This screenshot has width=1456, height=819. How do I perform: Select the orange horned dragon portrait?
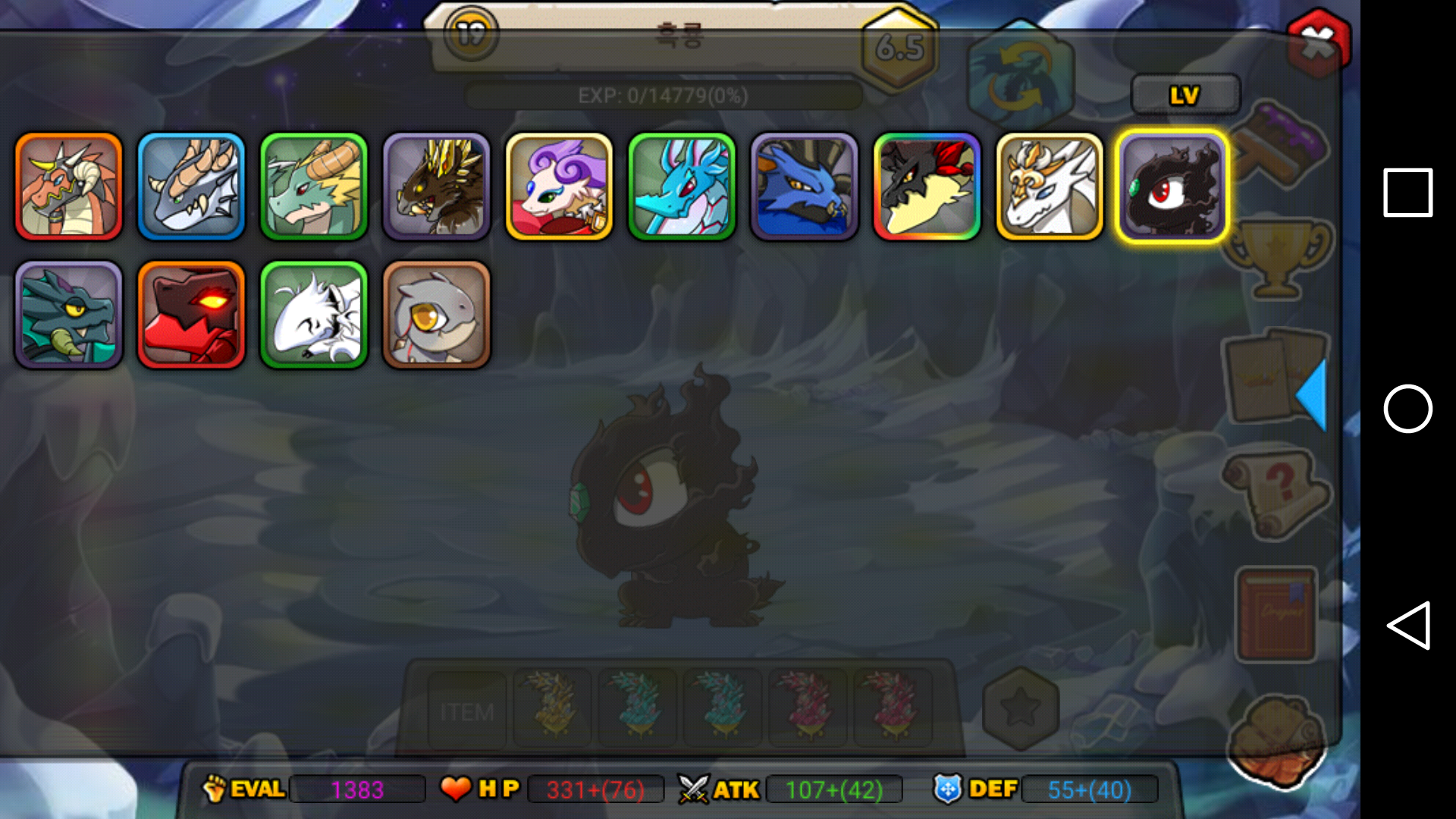click(x=68, y=187)
